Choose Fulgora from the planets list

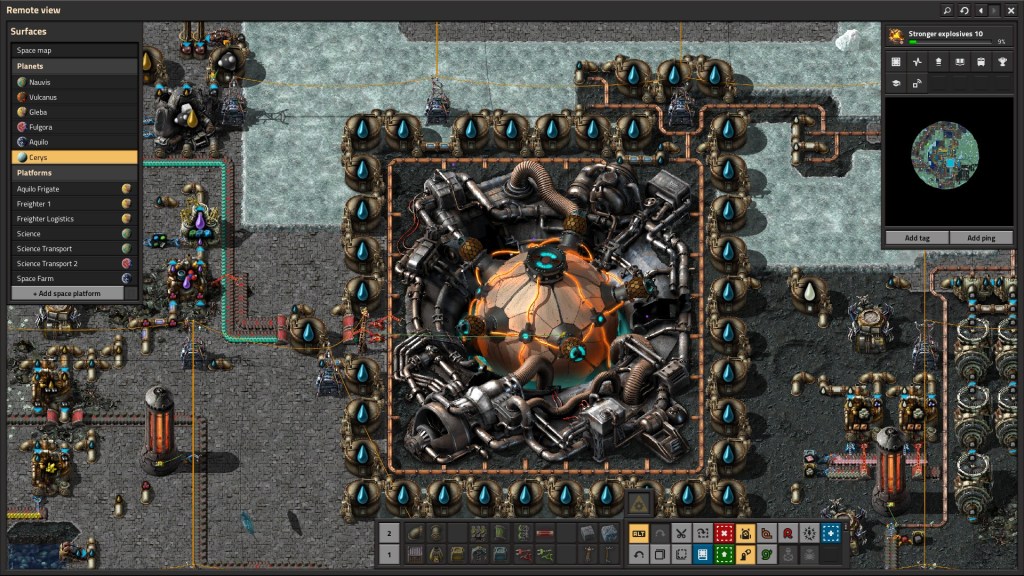tap(74, 127)
